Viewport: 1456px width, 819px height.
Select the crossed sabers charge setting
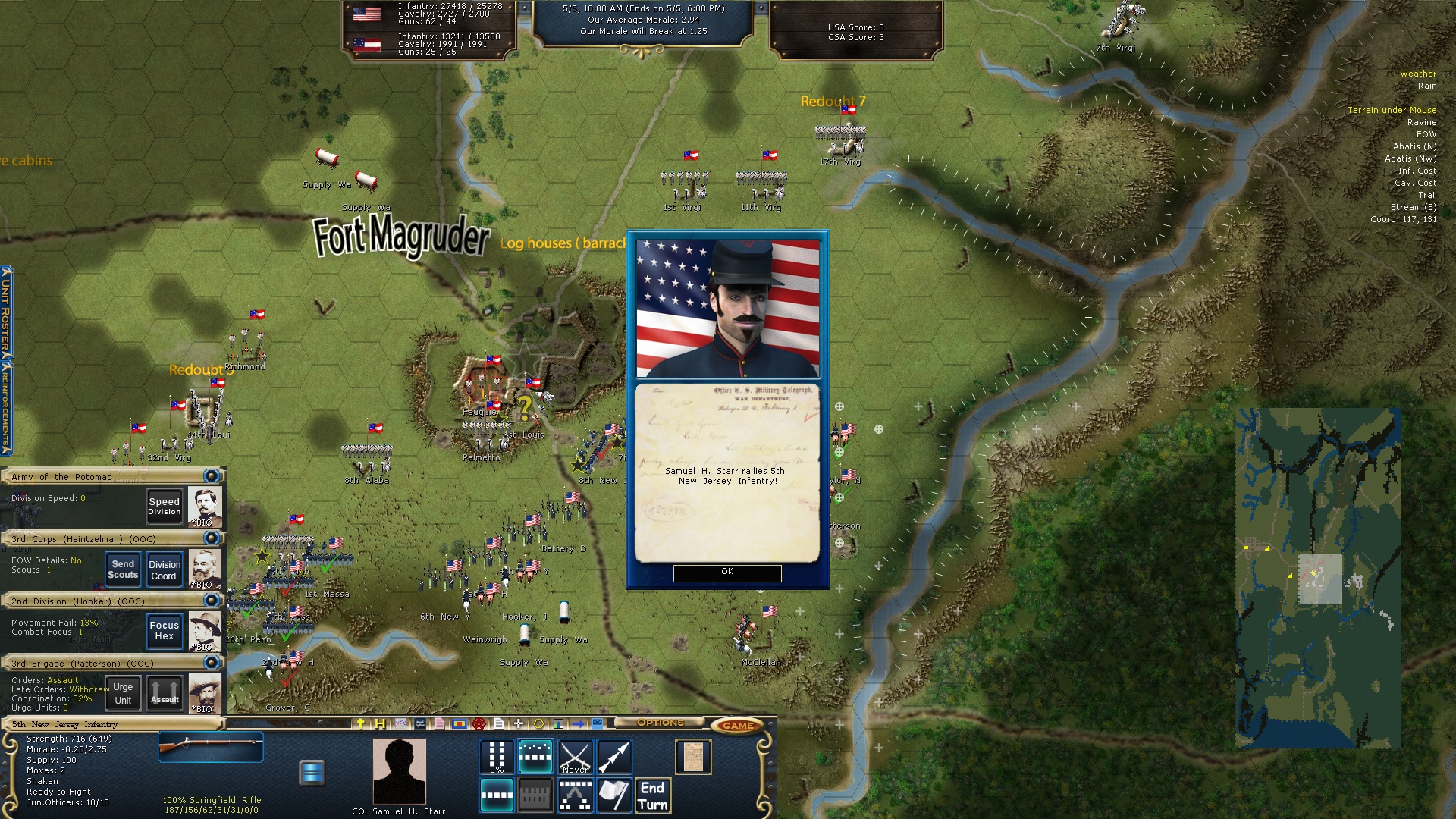[x=575, y=757]
